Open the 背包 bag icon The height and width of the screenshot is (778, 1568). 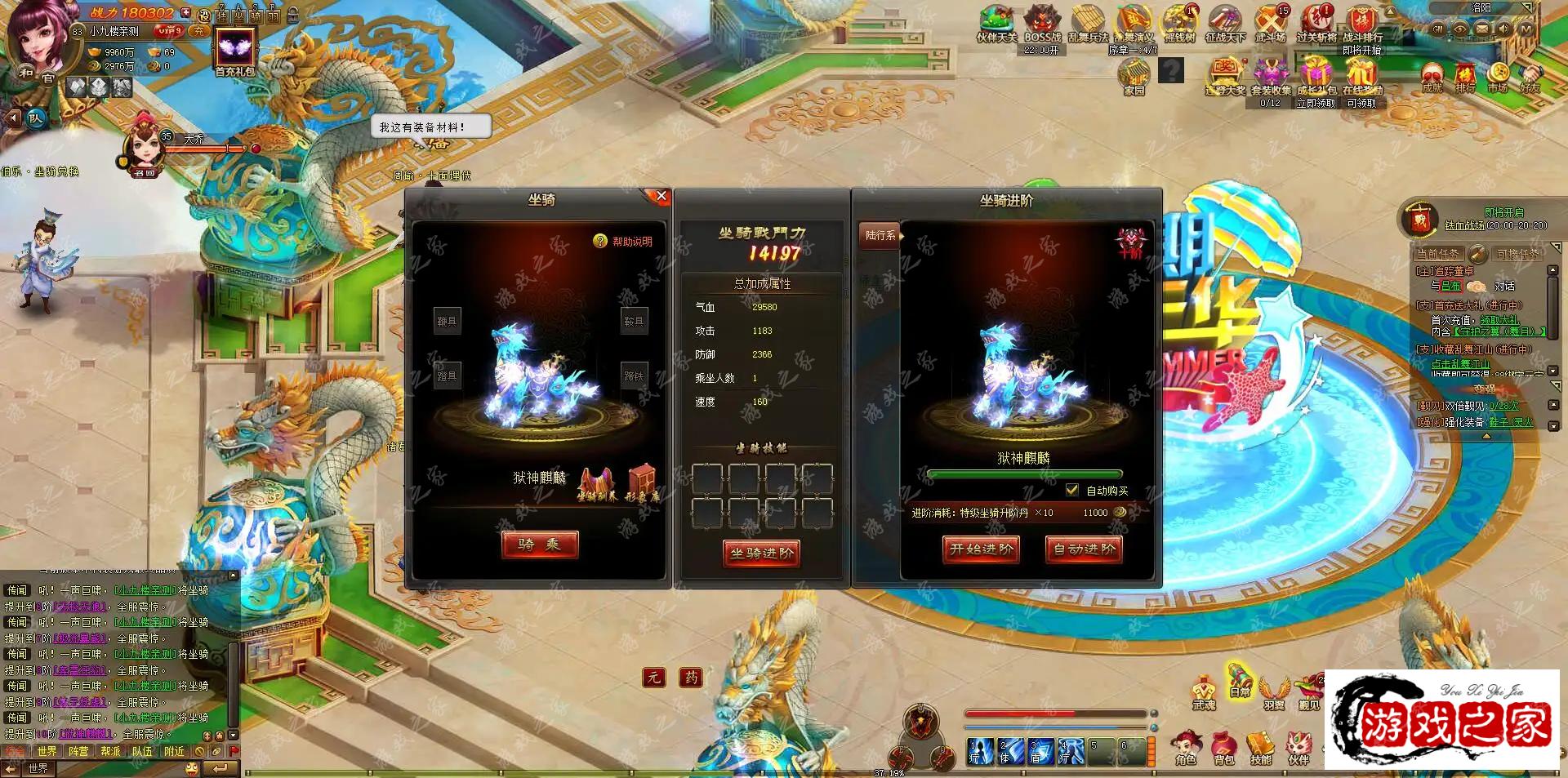click(1223, 749)
